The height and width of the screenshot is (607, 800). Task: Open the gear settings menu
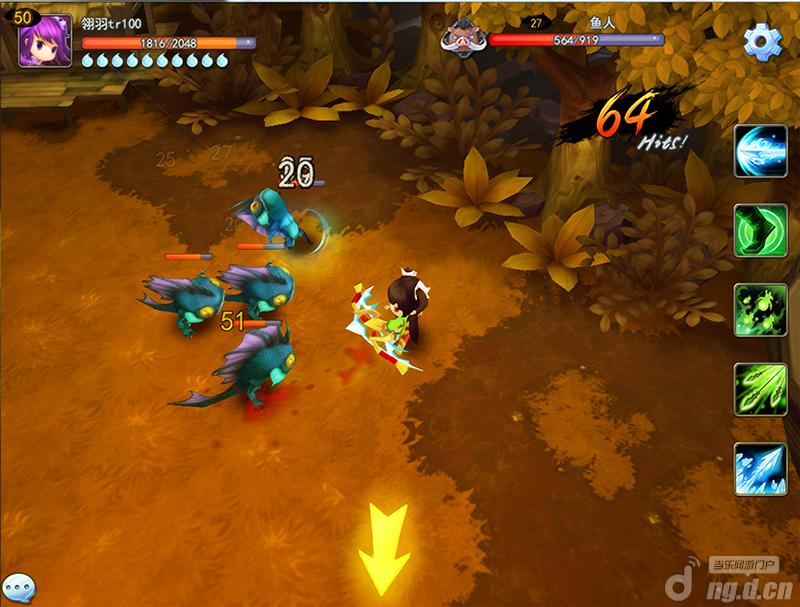[762, 41]
